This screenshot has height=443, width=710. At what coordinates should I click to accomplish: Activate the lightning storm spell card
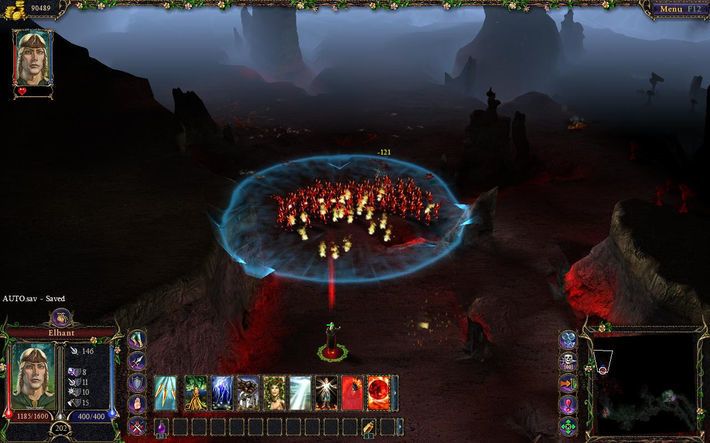pyautogui.click(x=221, y=392)
